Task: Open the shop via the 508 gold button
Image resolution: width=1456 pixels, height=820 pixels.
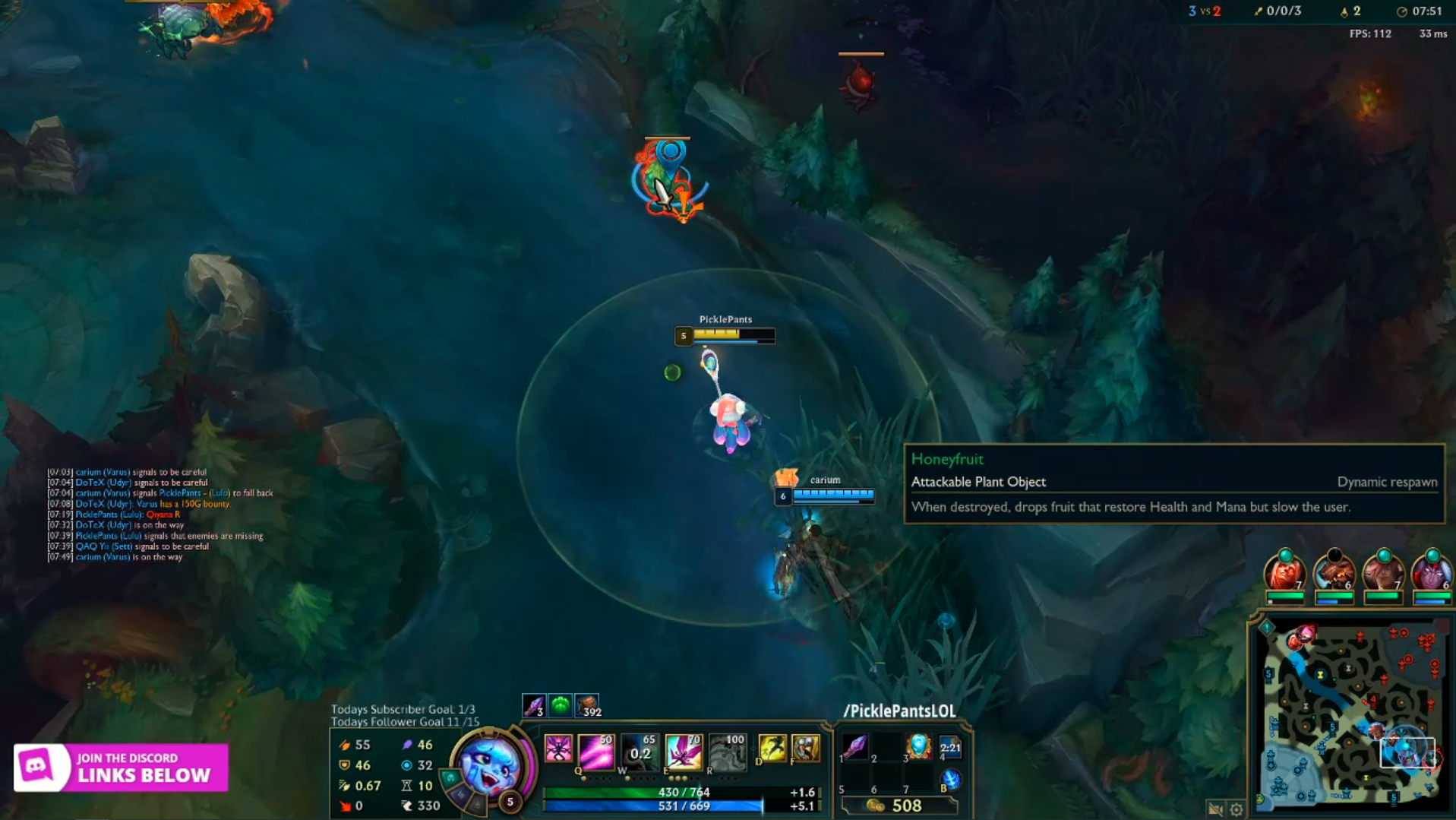Action: coord(899,806)
